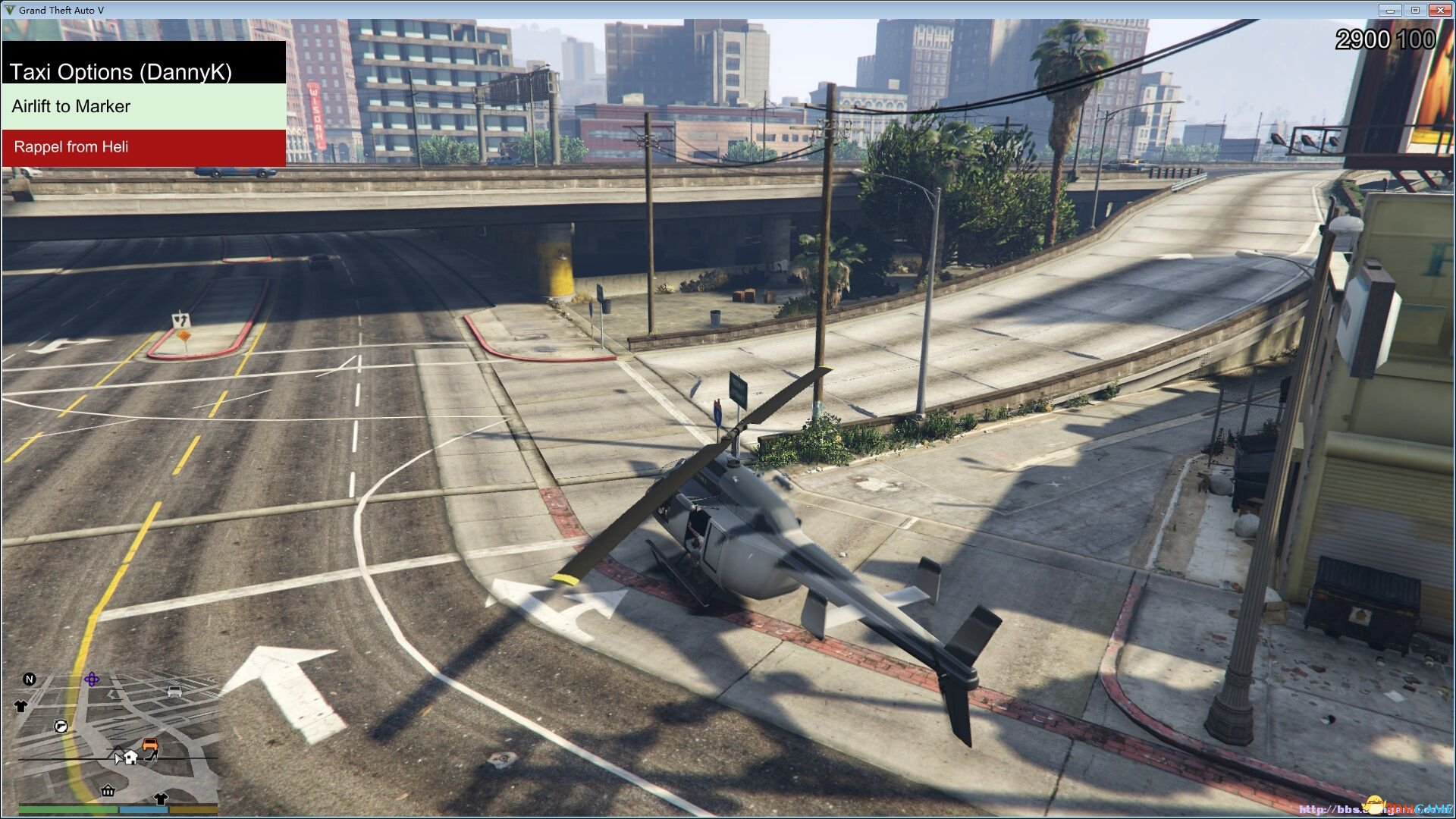Click the second t-shirt blip near minimap bottom
Screen dimensions: 1456x819
pyautogui.click(x=162, y=799)
